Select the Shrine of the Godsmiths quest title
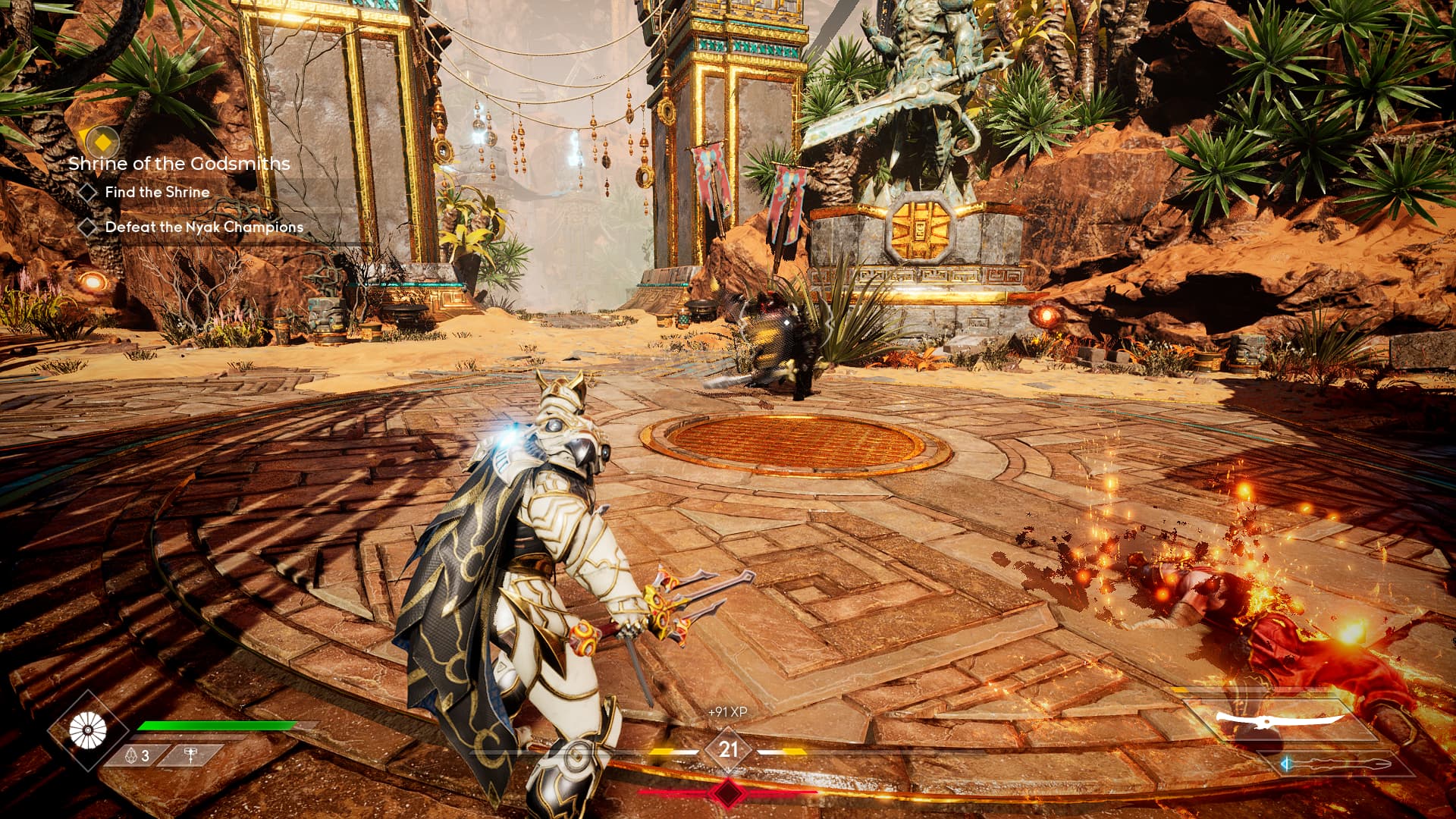The image size is (1456, 819). (179, 163)
